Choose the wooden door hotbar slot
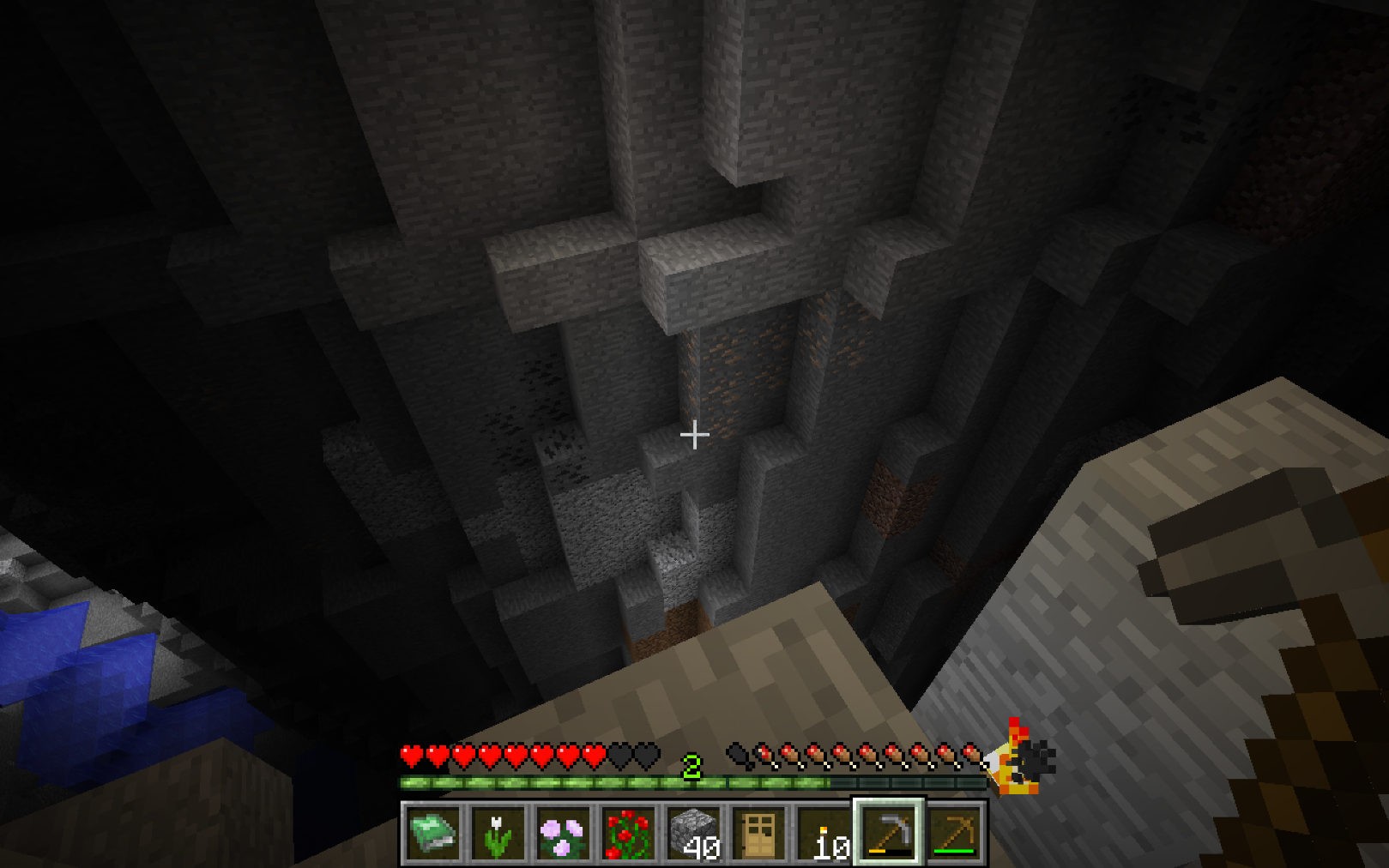This screenshot has width=1389, height=868. [758, 834]
